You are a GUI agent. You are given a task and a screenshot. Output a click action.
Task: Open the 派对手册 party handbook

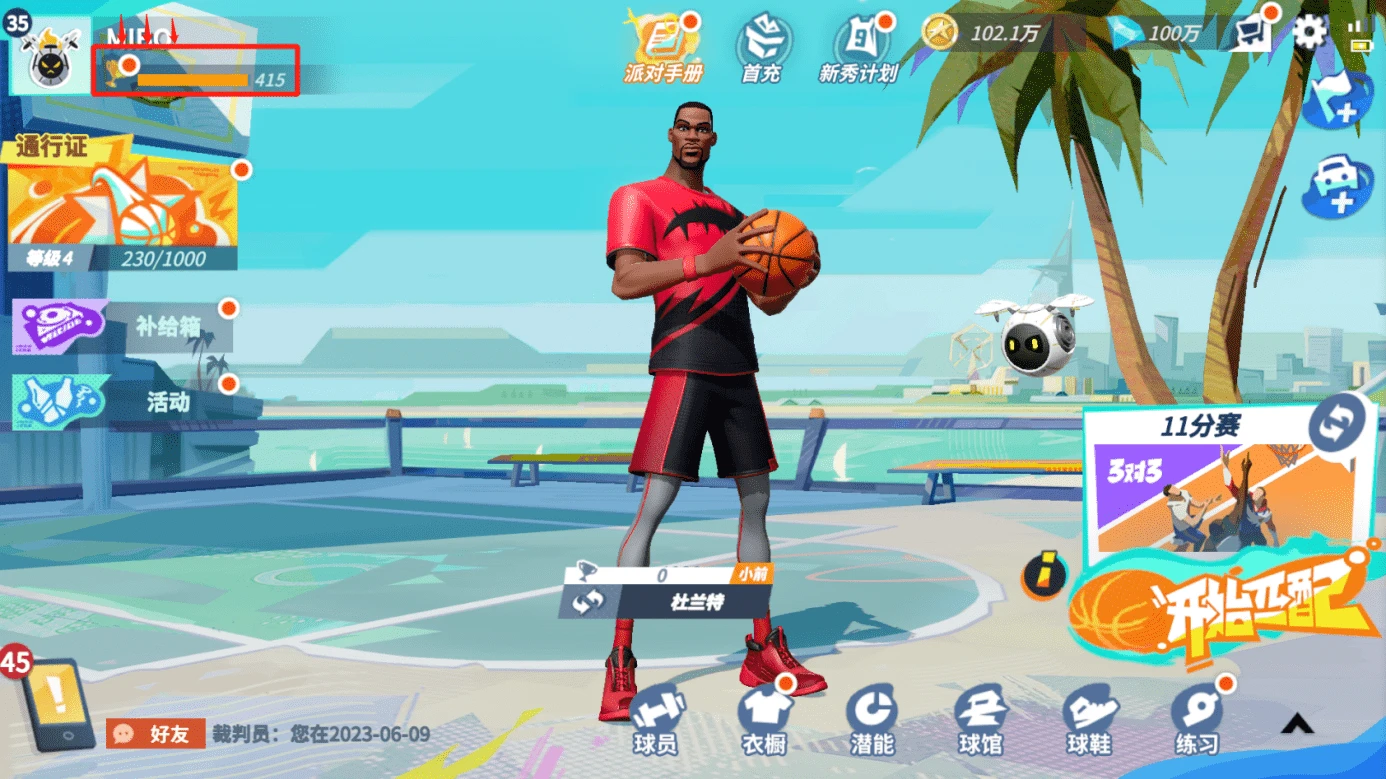click(662, 47)
